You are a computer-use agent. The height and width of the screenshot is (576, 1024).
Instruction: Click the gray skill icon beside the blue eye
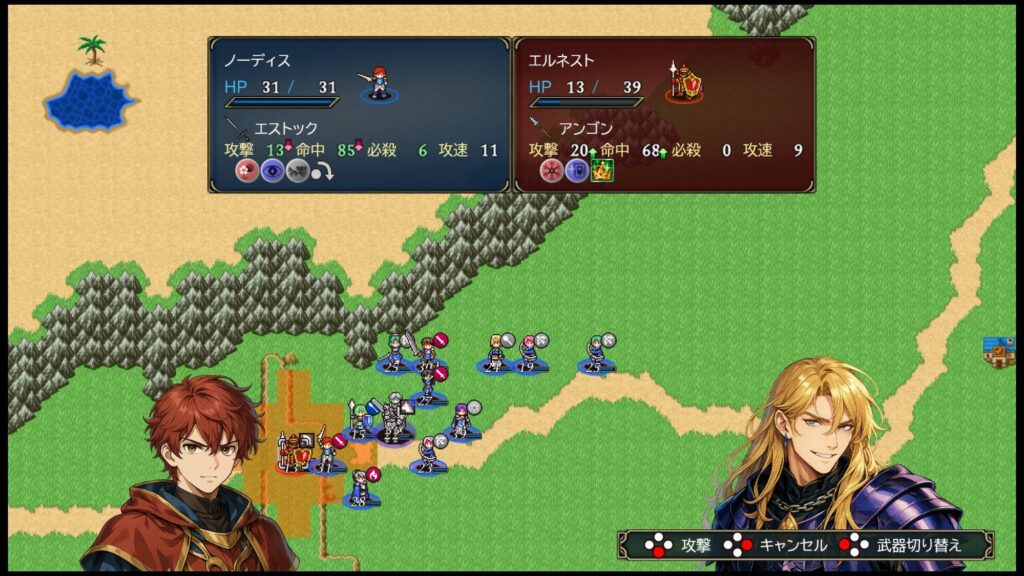click(x=296, y=171)
